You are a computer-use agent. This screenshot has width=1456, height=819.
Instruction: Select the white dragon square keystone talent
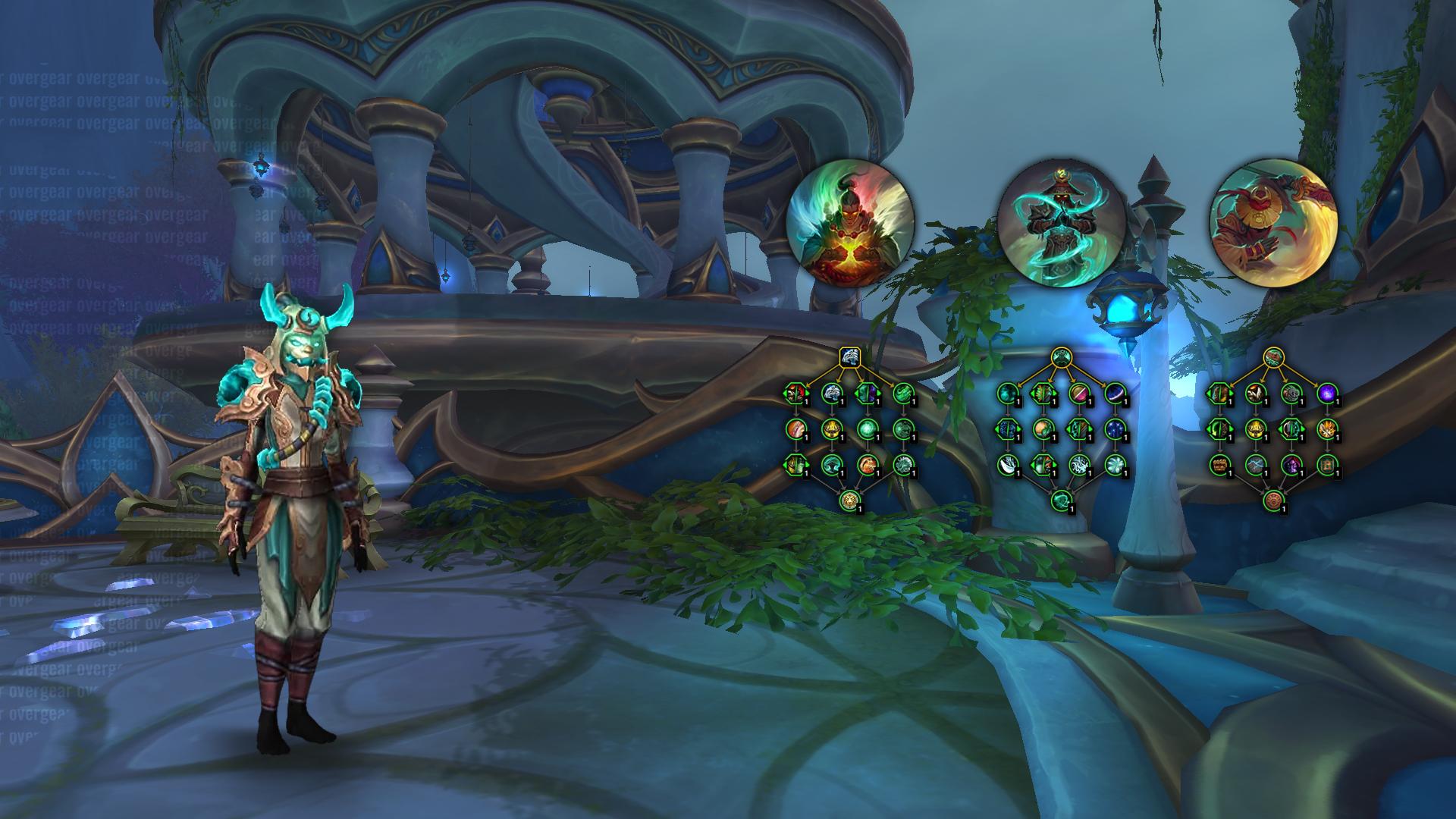[x=849, y=355]
